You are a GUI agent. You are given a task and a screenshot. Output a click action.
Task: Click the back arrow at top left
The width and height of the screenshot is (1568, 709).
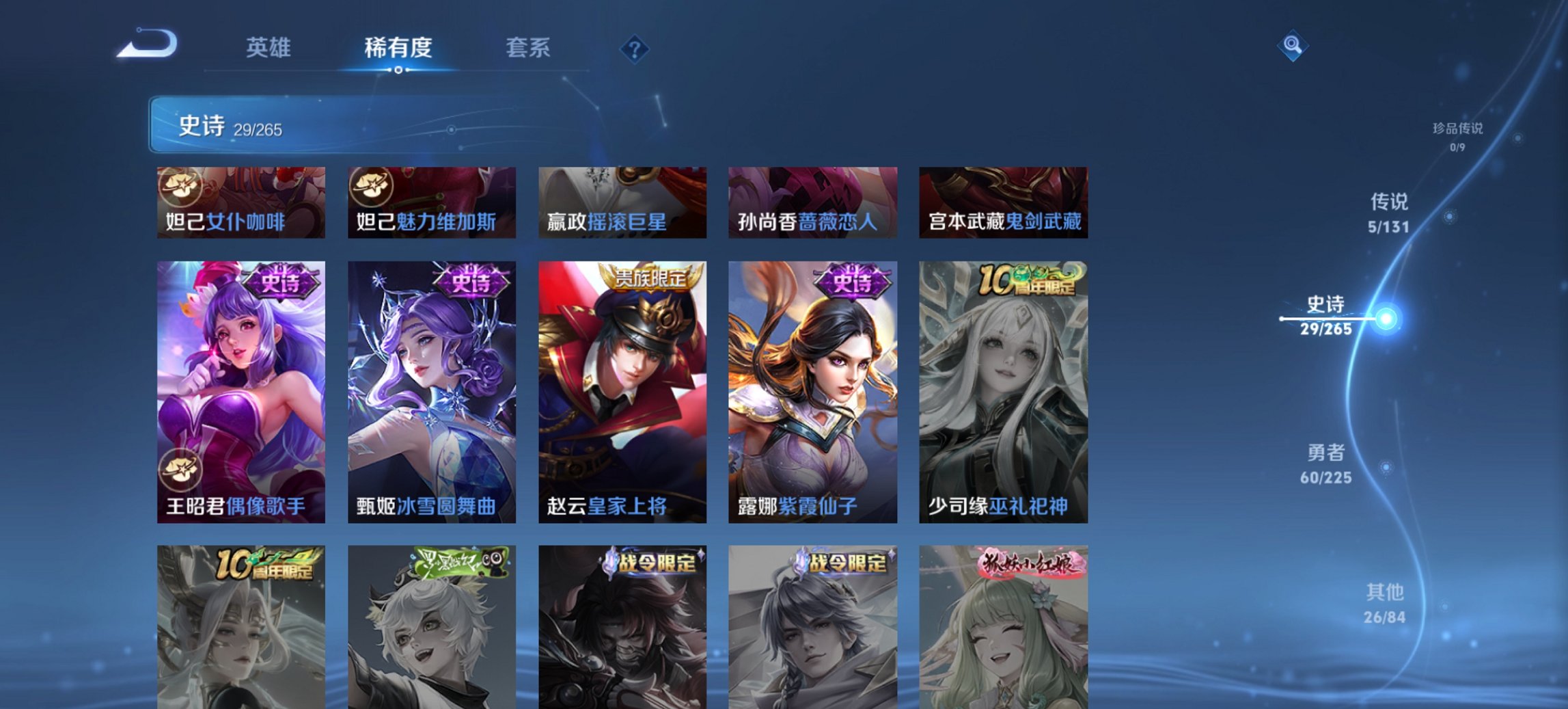[146, 44]
